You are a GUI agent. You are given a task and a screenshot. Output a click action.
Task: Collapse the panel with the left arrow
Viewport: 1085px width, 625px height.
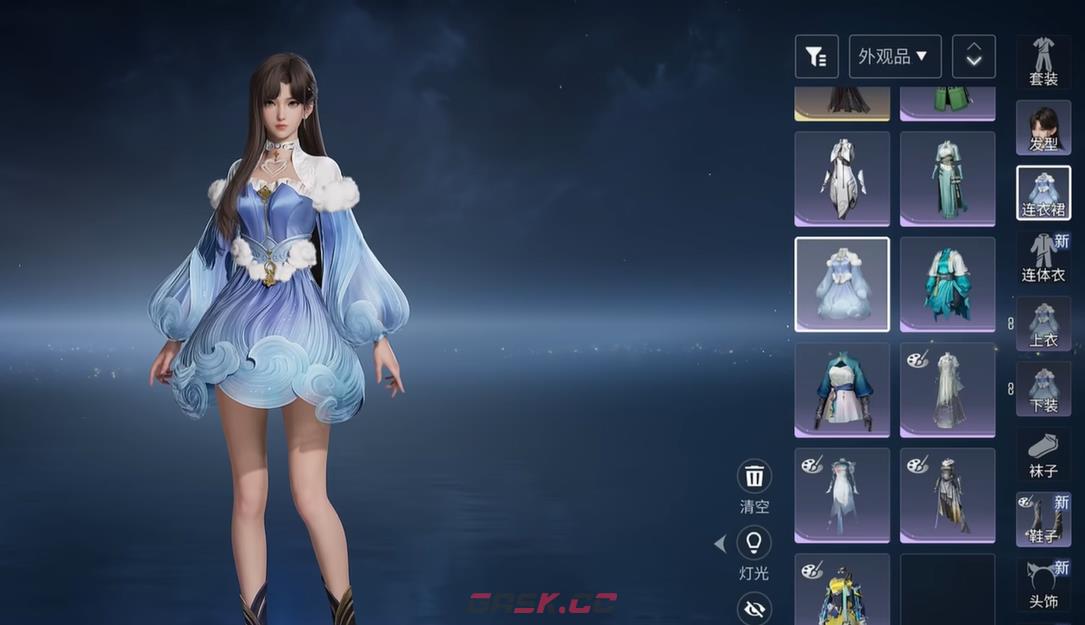(x=720, y=544)
